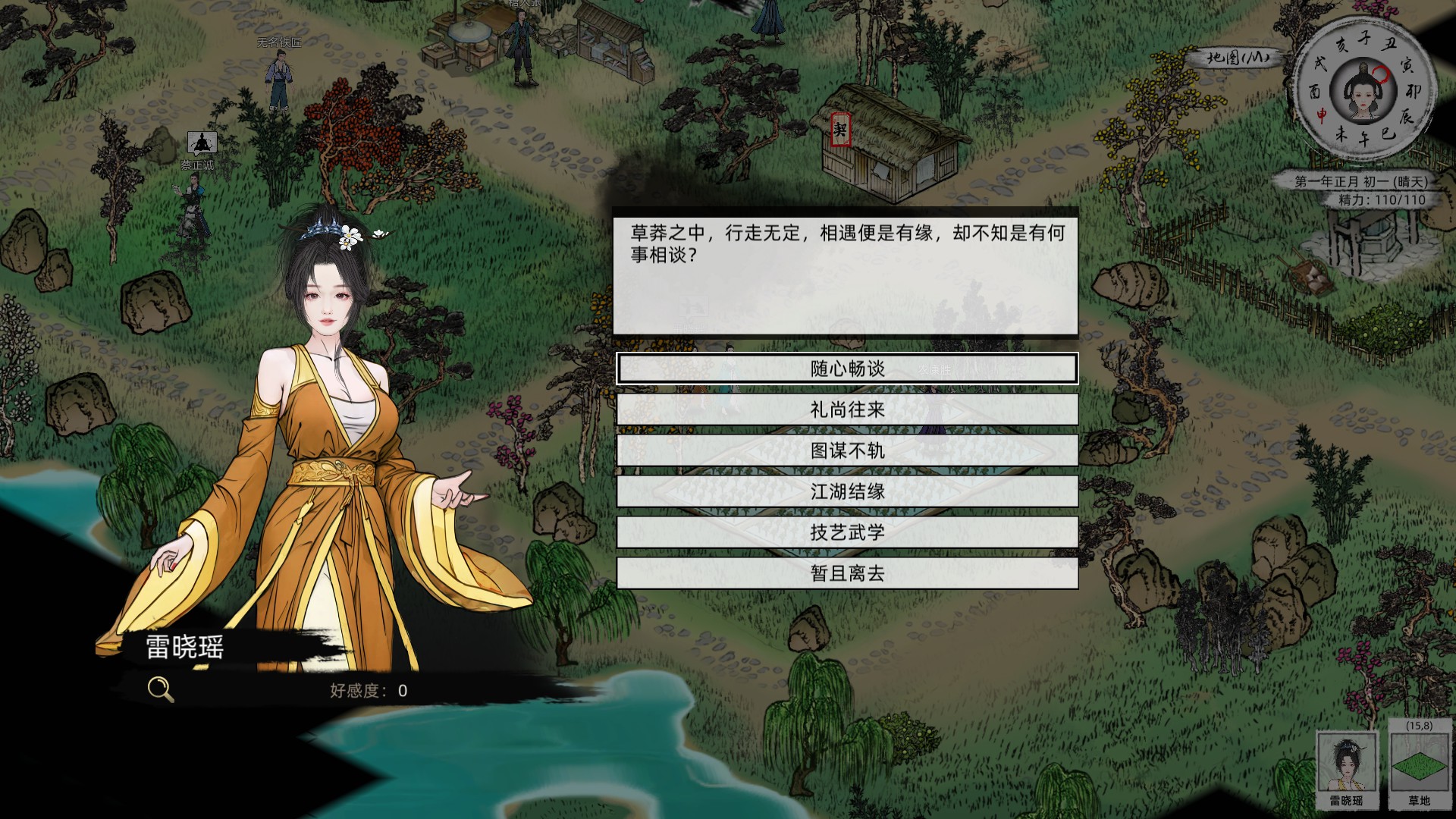Select 技艺武学 to discuss martial arts
The image size is (1456, 819).
pos(849,533)
